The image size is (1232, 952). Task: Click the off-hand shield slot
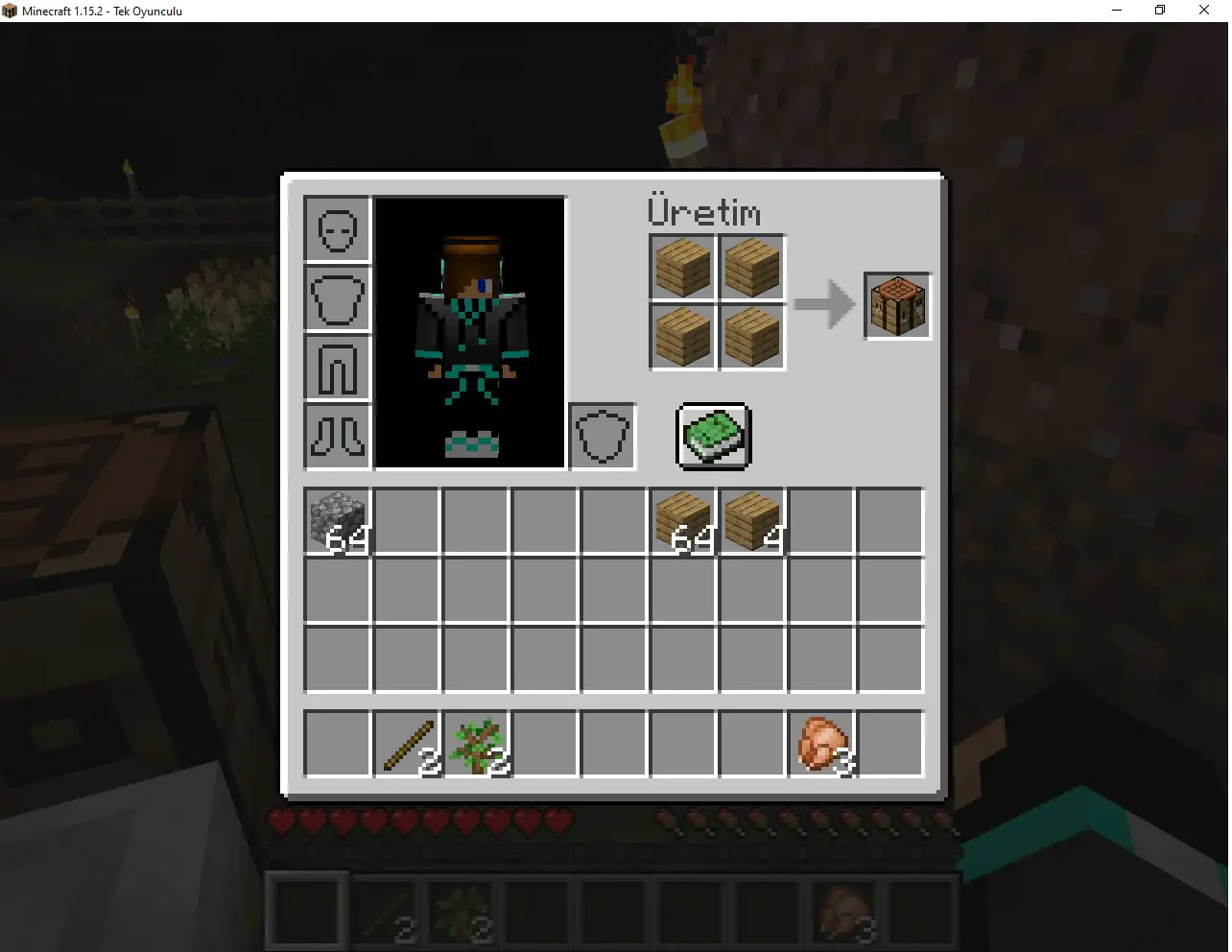point(602,437)
